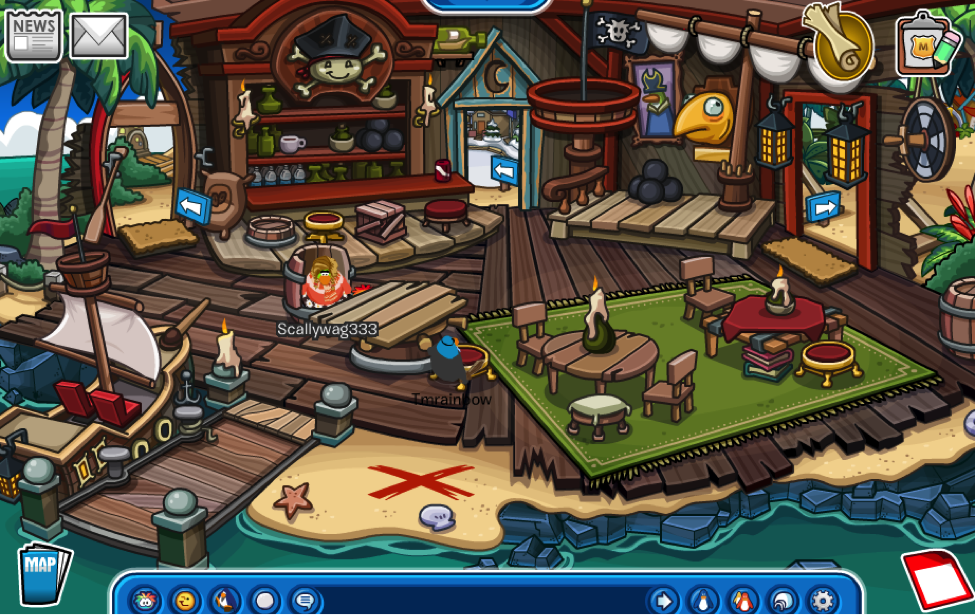Select the snowball throw button
Image resolution: width=975 pixels, height=615 pixels.
265,600
